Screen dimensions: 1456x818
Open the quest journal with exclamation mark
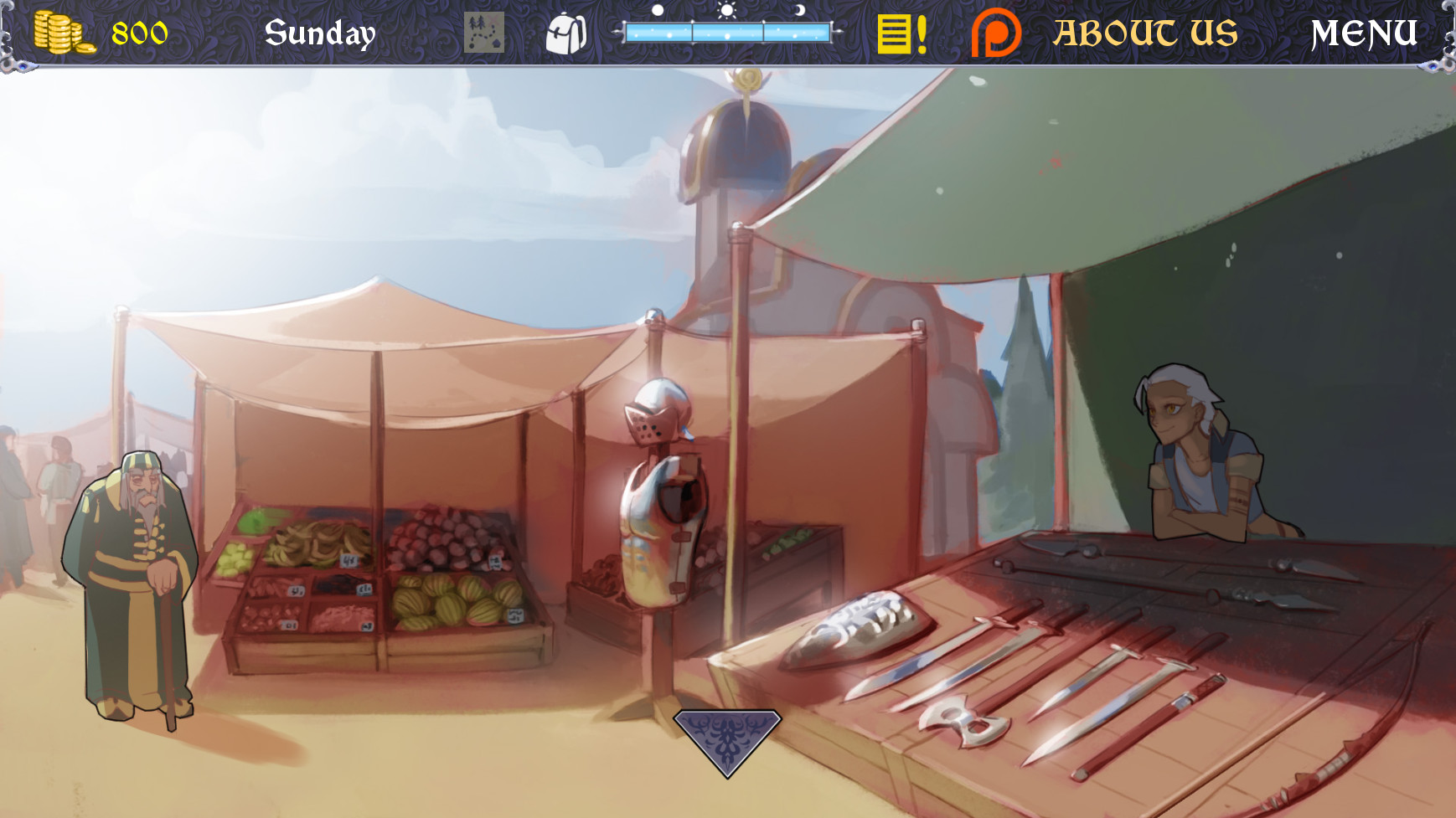898,33
